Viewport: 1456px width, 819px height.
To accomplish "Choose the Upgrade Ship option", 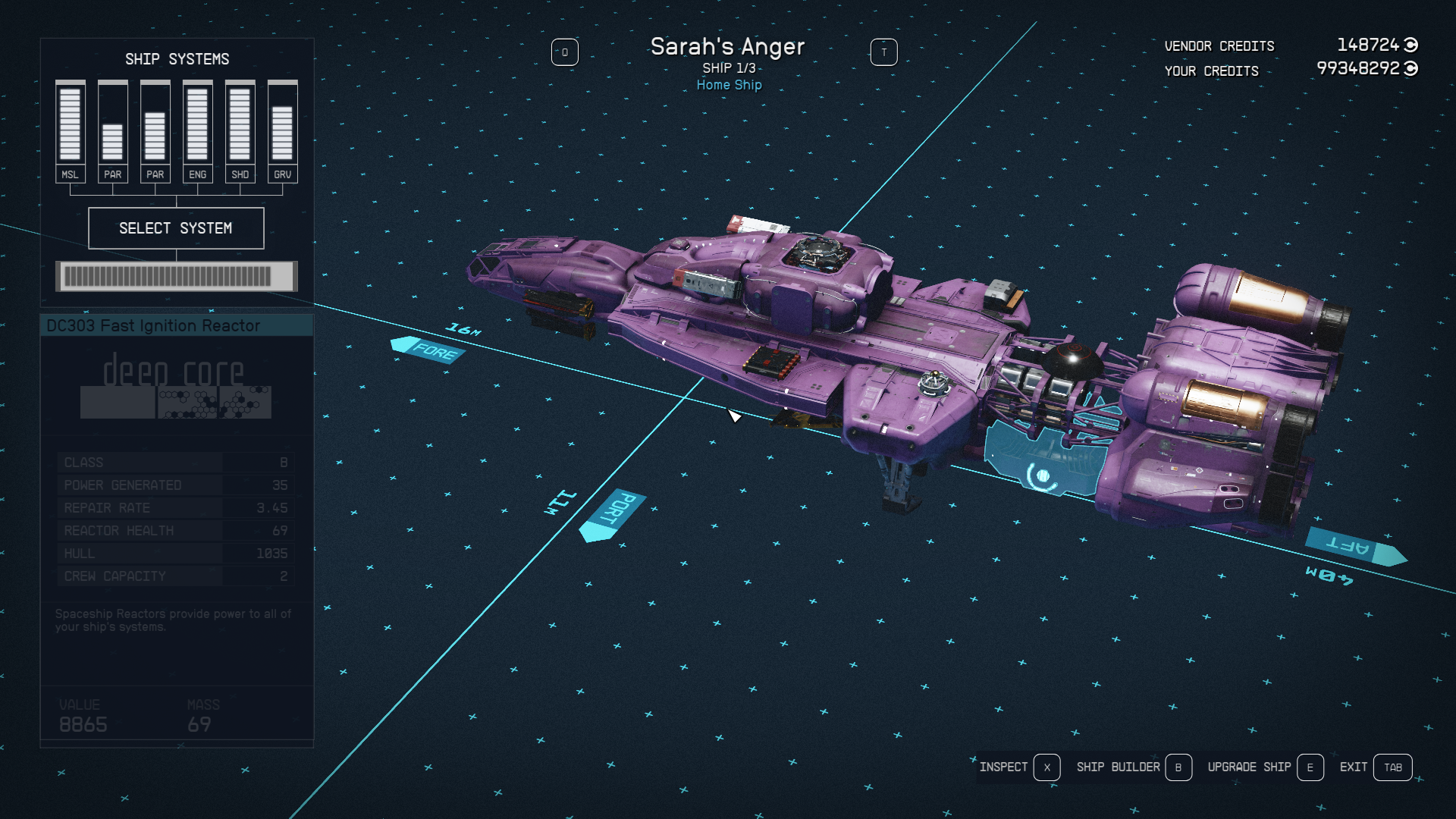I will coord(1264,767).
